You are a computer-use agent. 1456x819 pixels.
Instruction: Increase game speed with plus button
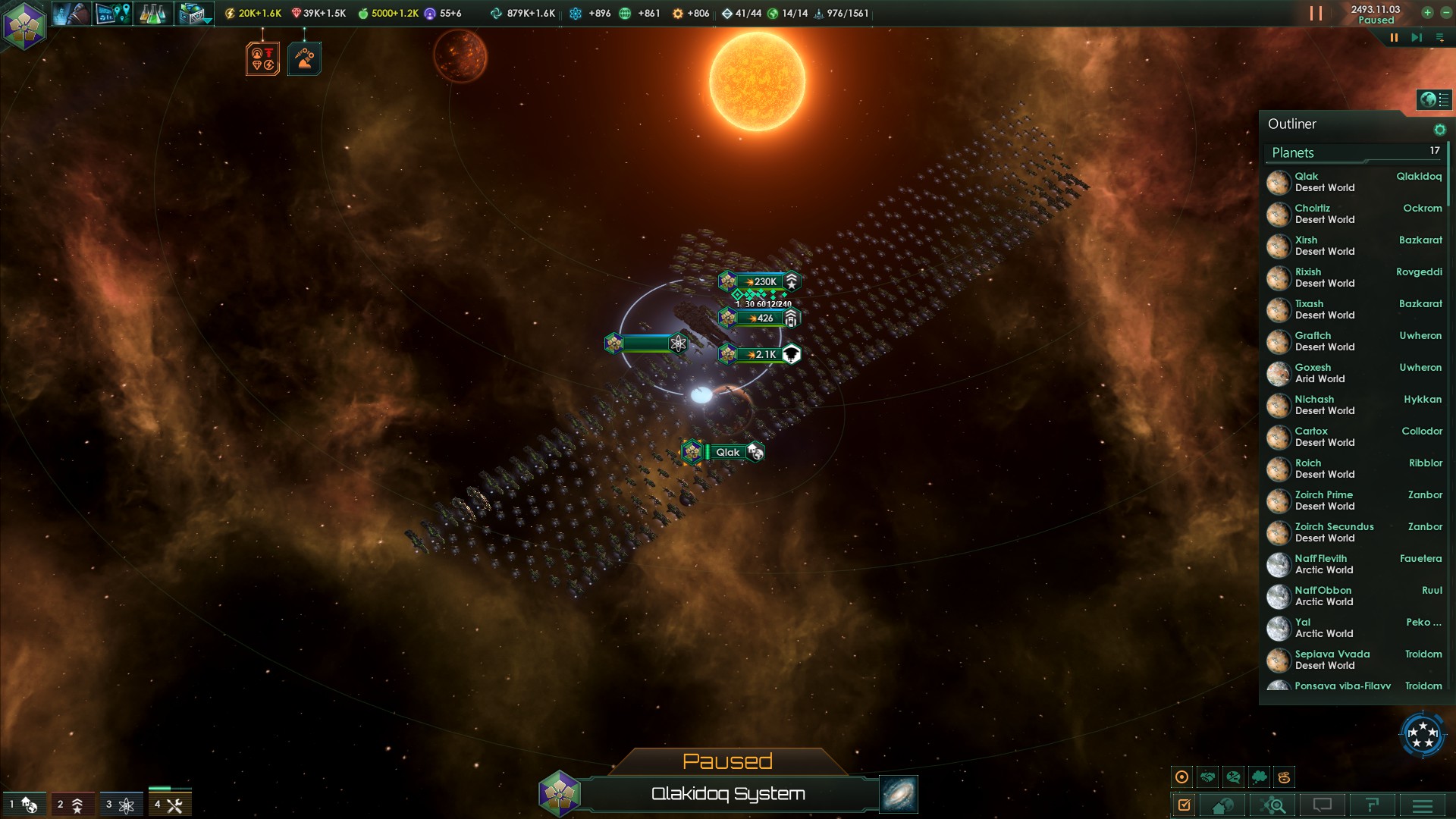coord(1427,13)
